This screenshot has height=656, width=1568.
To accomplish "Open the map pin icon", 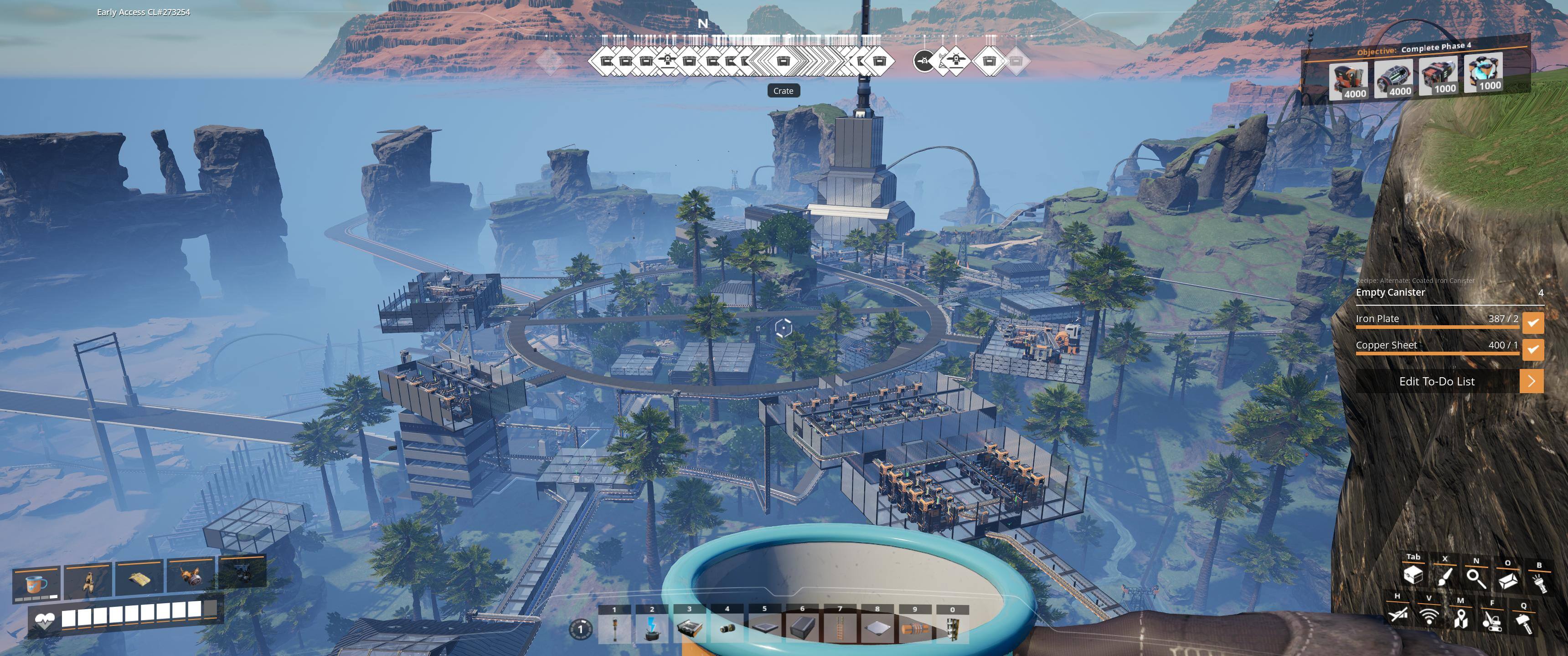I will [1460, 619].
